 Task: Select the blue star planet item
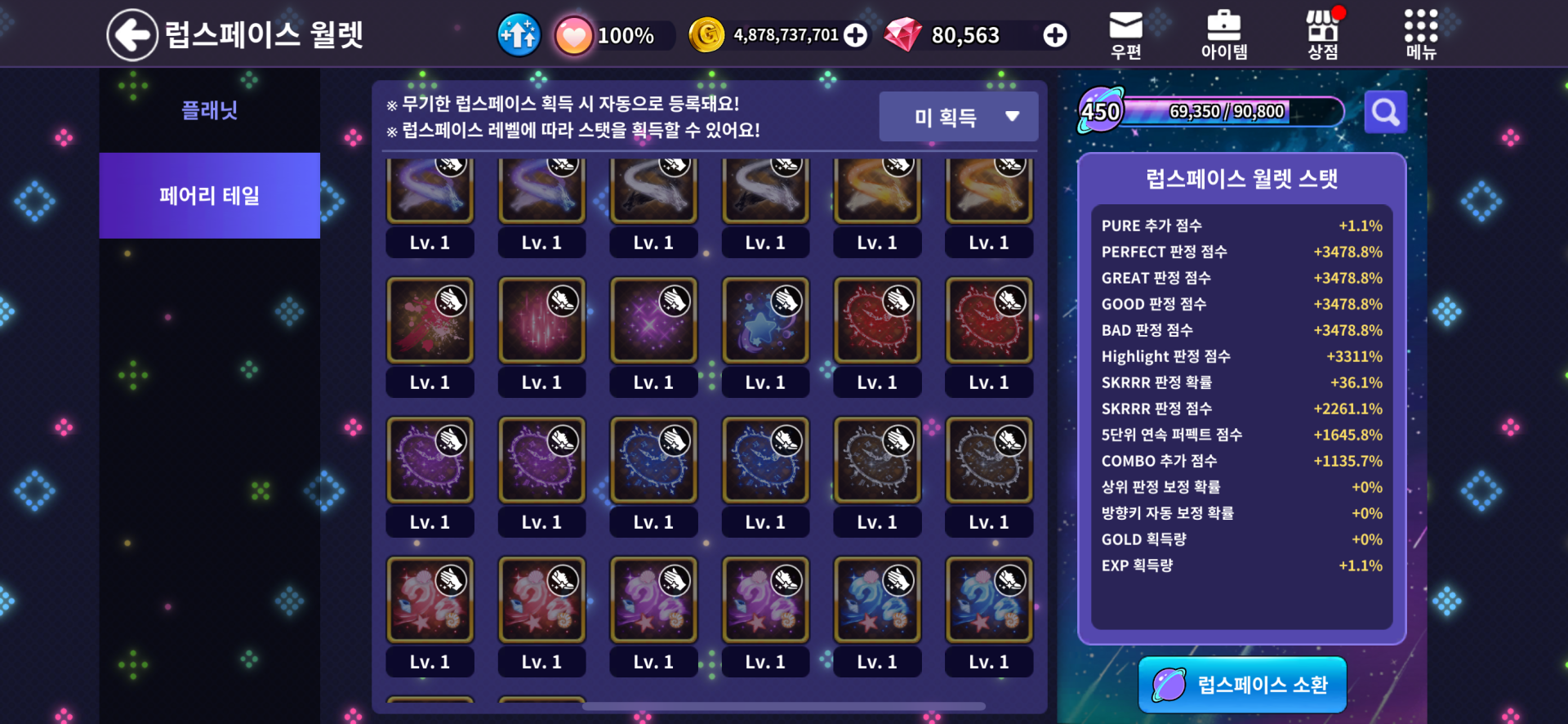click(x=765, y=321)
